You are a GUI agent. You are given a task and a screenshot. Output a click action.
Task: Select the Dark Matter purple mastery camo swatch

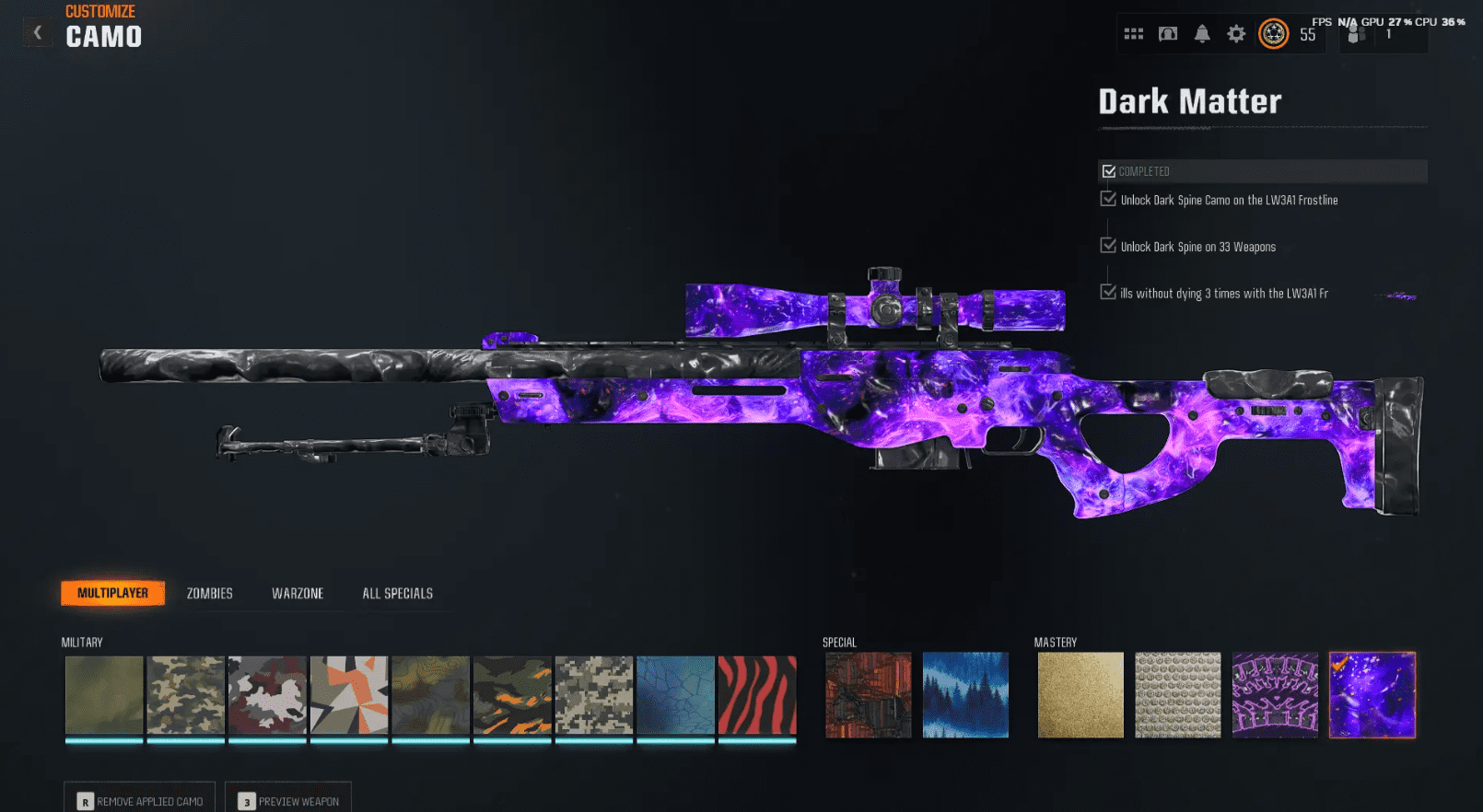coord(1372,694)
